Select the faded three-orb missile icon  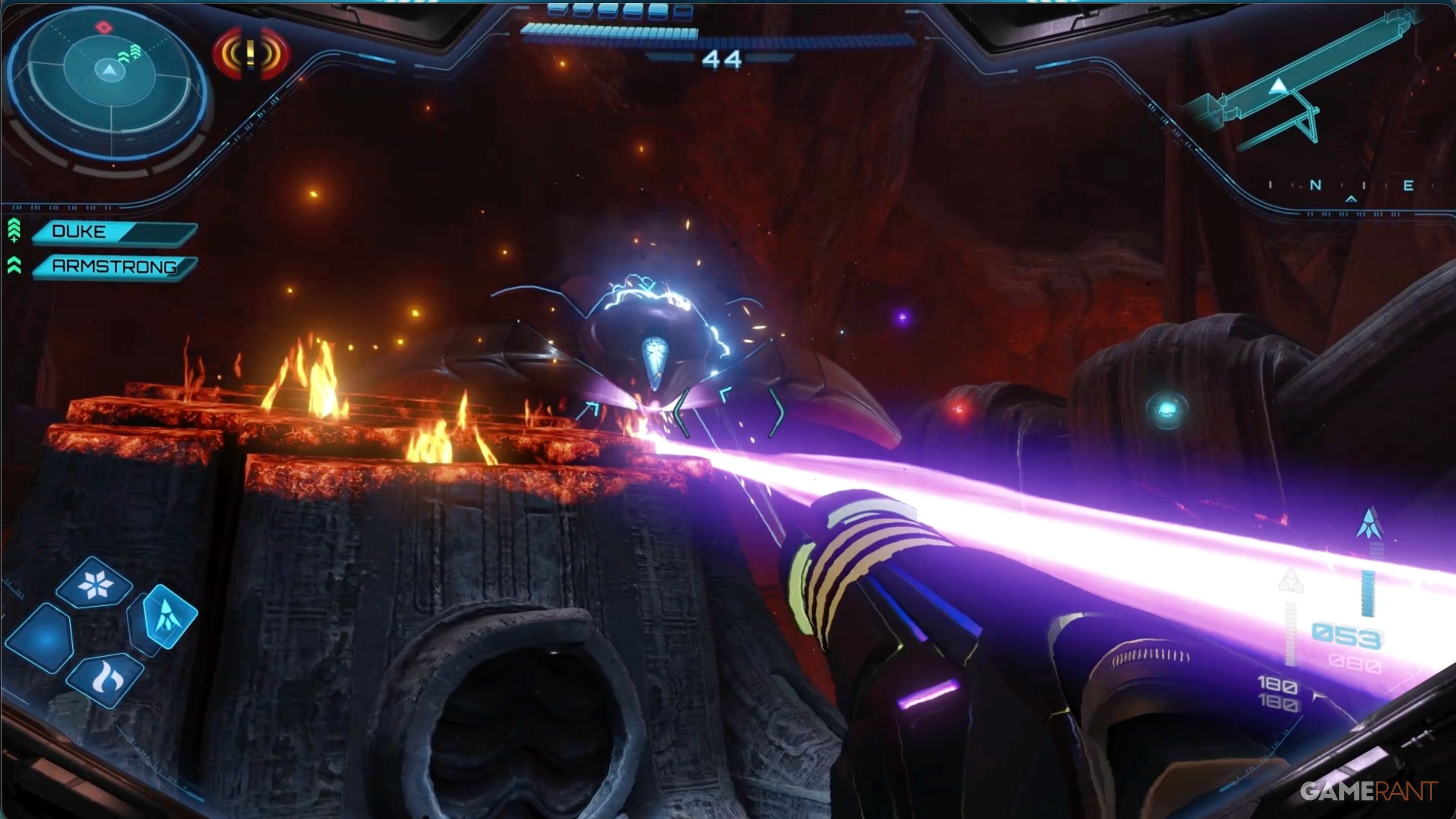pos(1290,581)
